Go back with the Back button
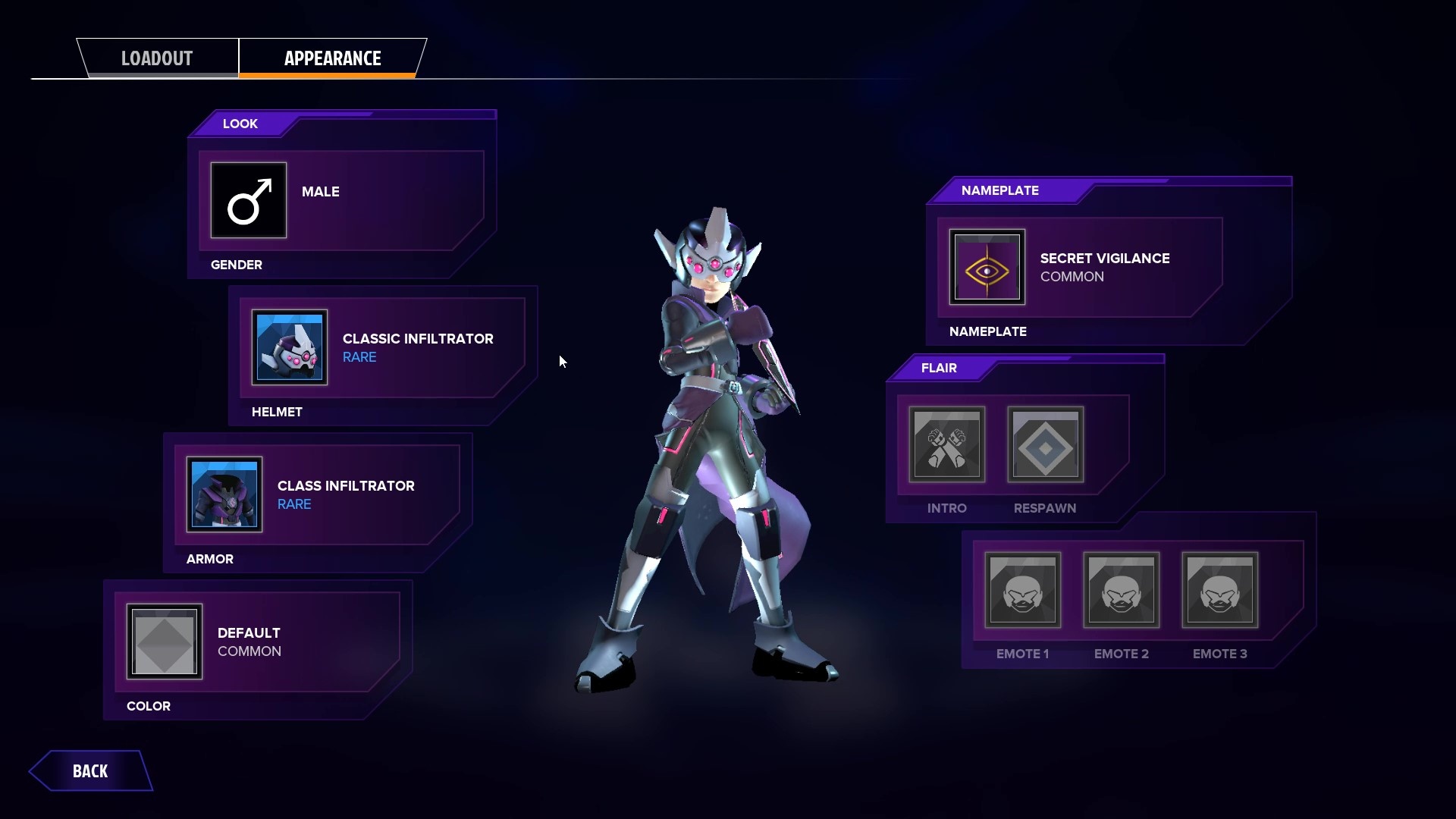1456x819 pixels. [x=90, y=771]
